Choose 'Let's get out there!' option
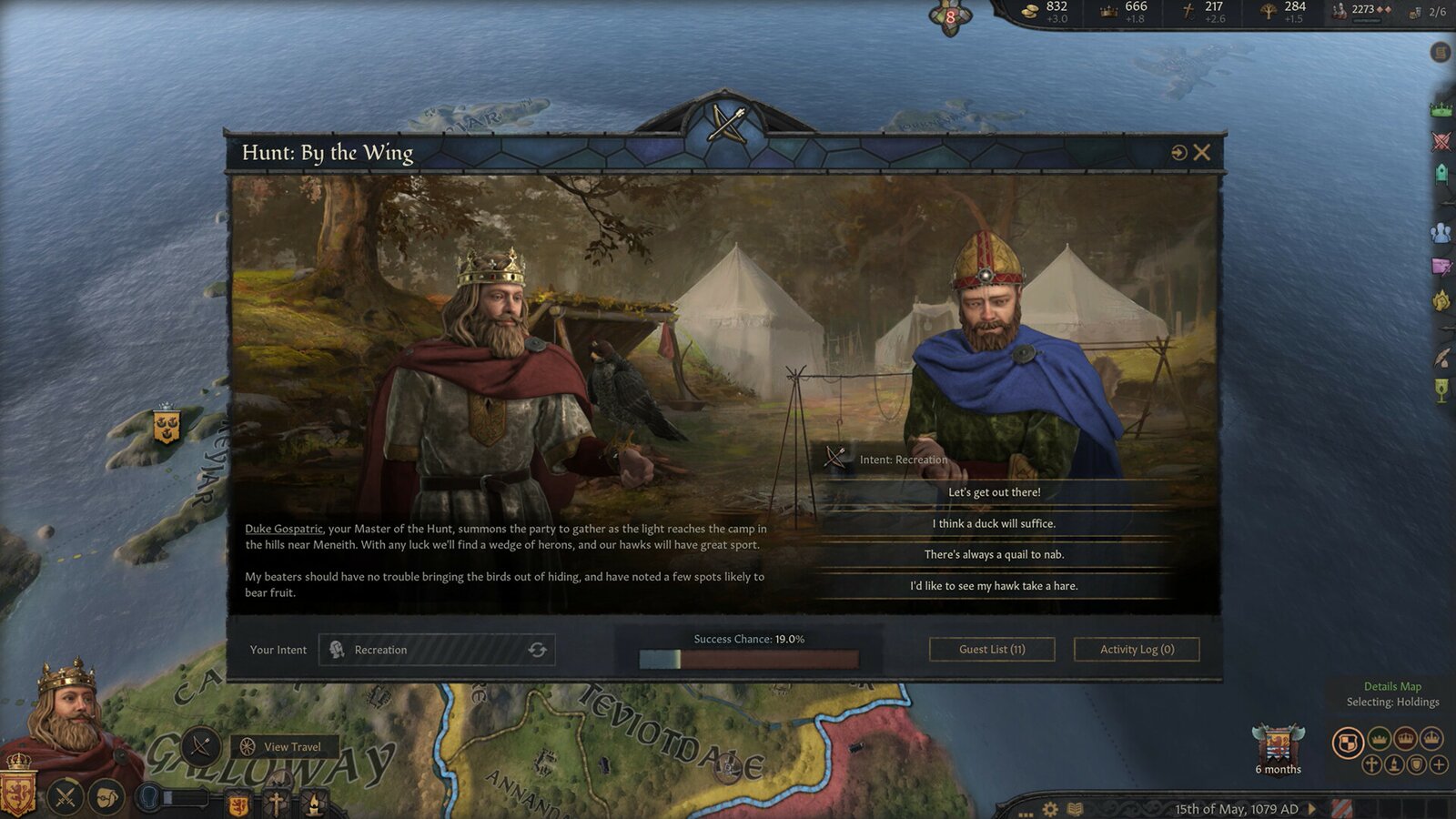Viewport: 1456px width, 819px height. pos(994,491)
